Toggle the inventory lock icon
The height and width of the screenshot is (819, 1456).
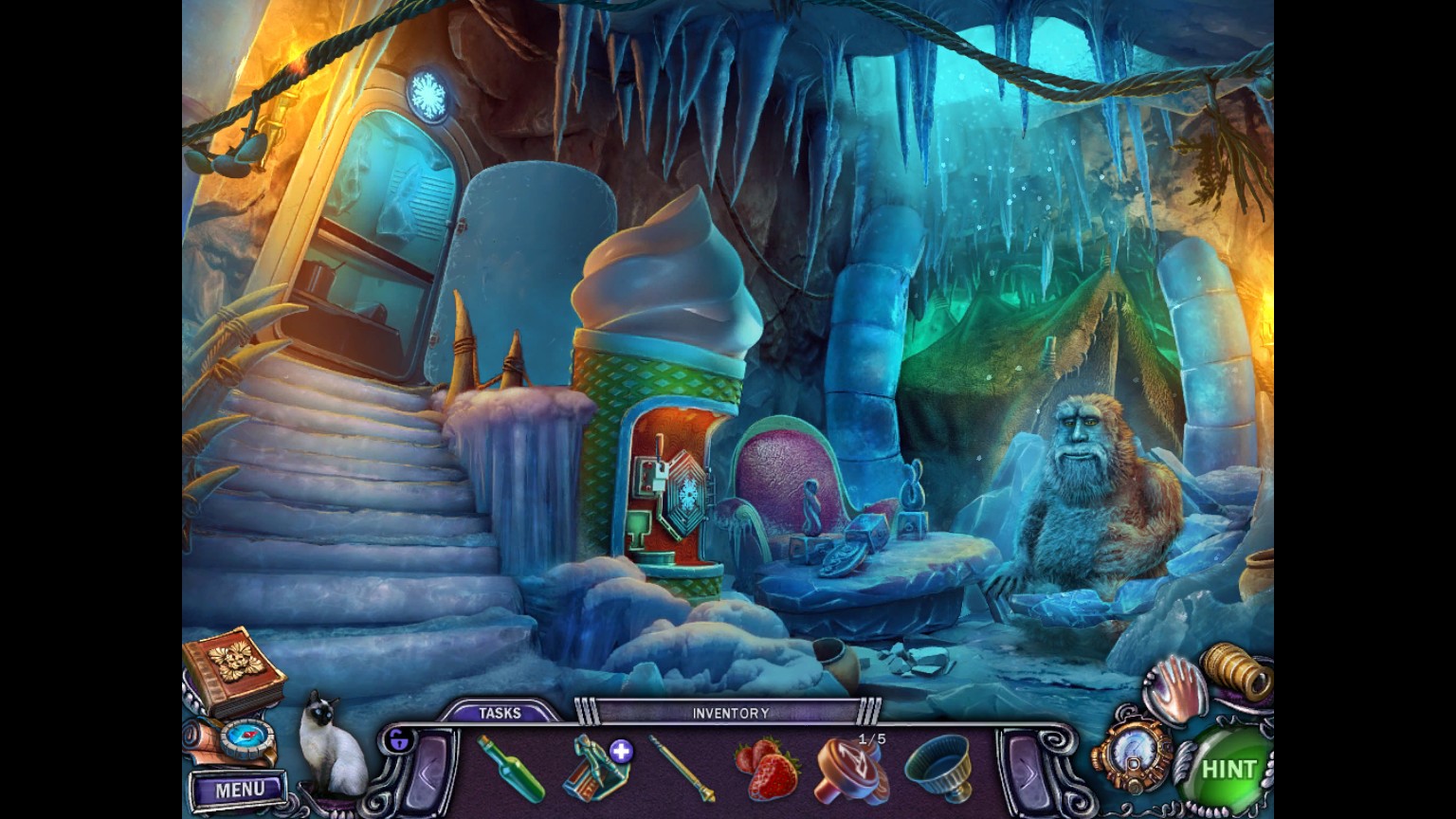pyautogui.click(x=398, y=739)
